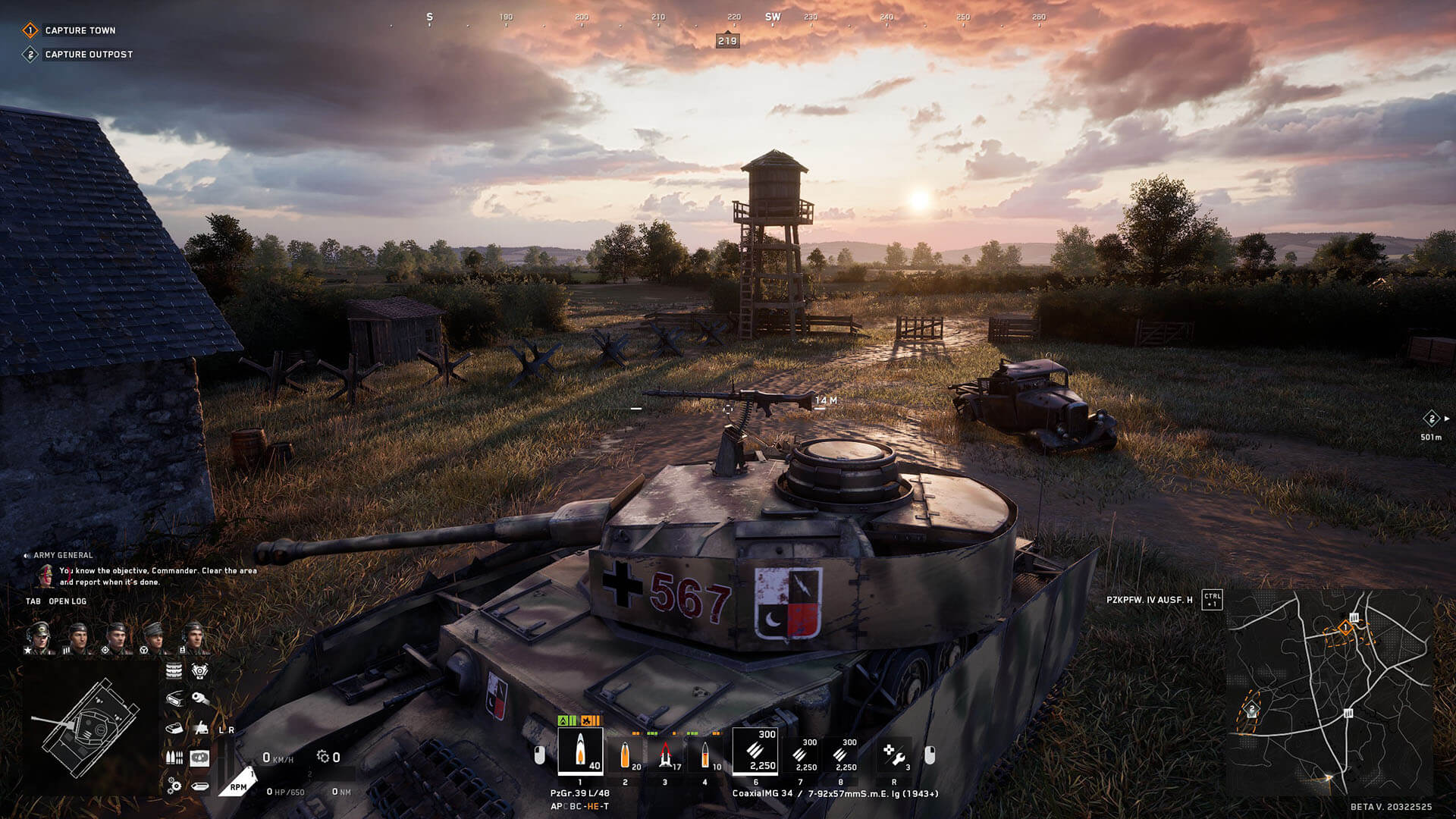Click the off-screen objective 2 waypoint marker
Viewport: 1456px width, 819px height.
(1431, 419)
